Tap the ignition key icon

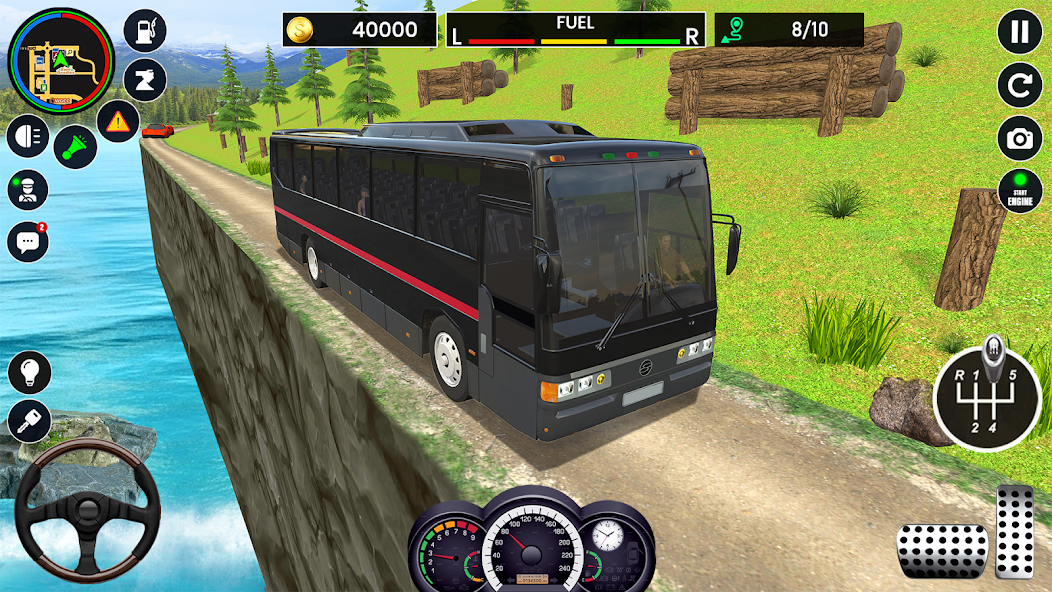[29, 421]
